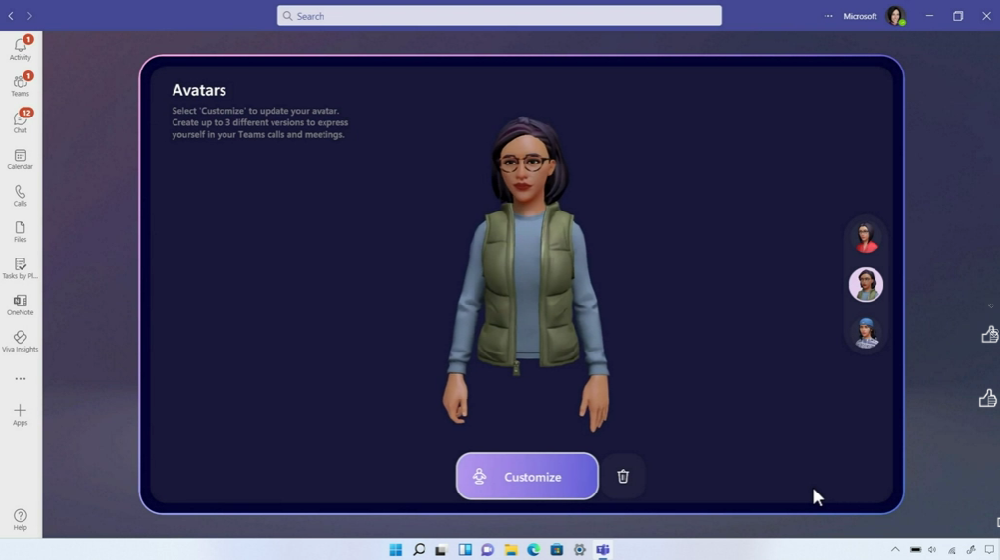Select the avatar thumbnail with red top
The width and height of the screenshot is (1000, 560).
click(x=866, y=238)
